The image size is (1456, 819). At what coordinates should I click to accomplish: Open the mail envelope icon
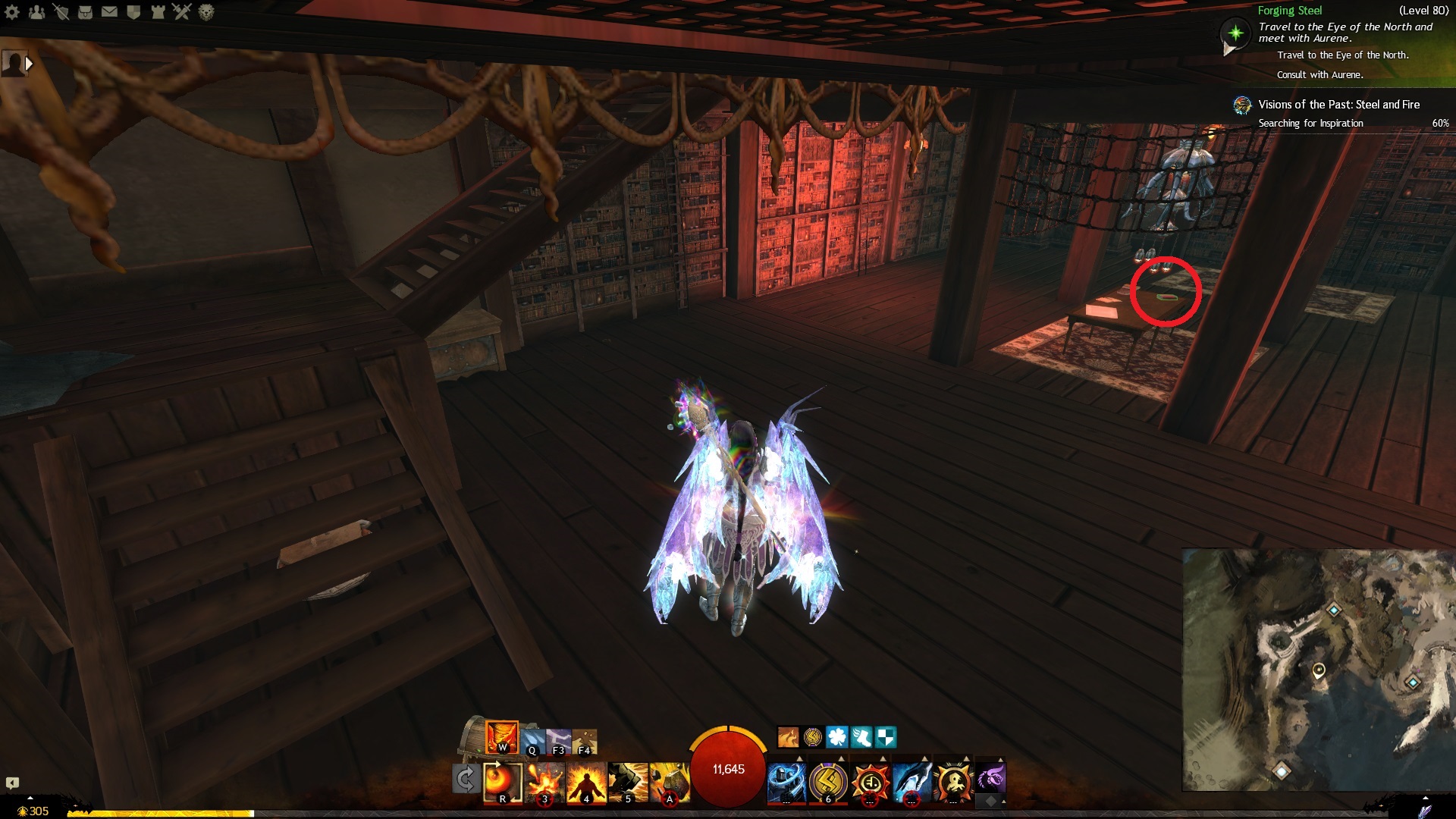[x=109, y=11]
